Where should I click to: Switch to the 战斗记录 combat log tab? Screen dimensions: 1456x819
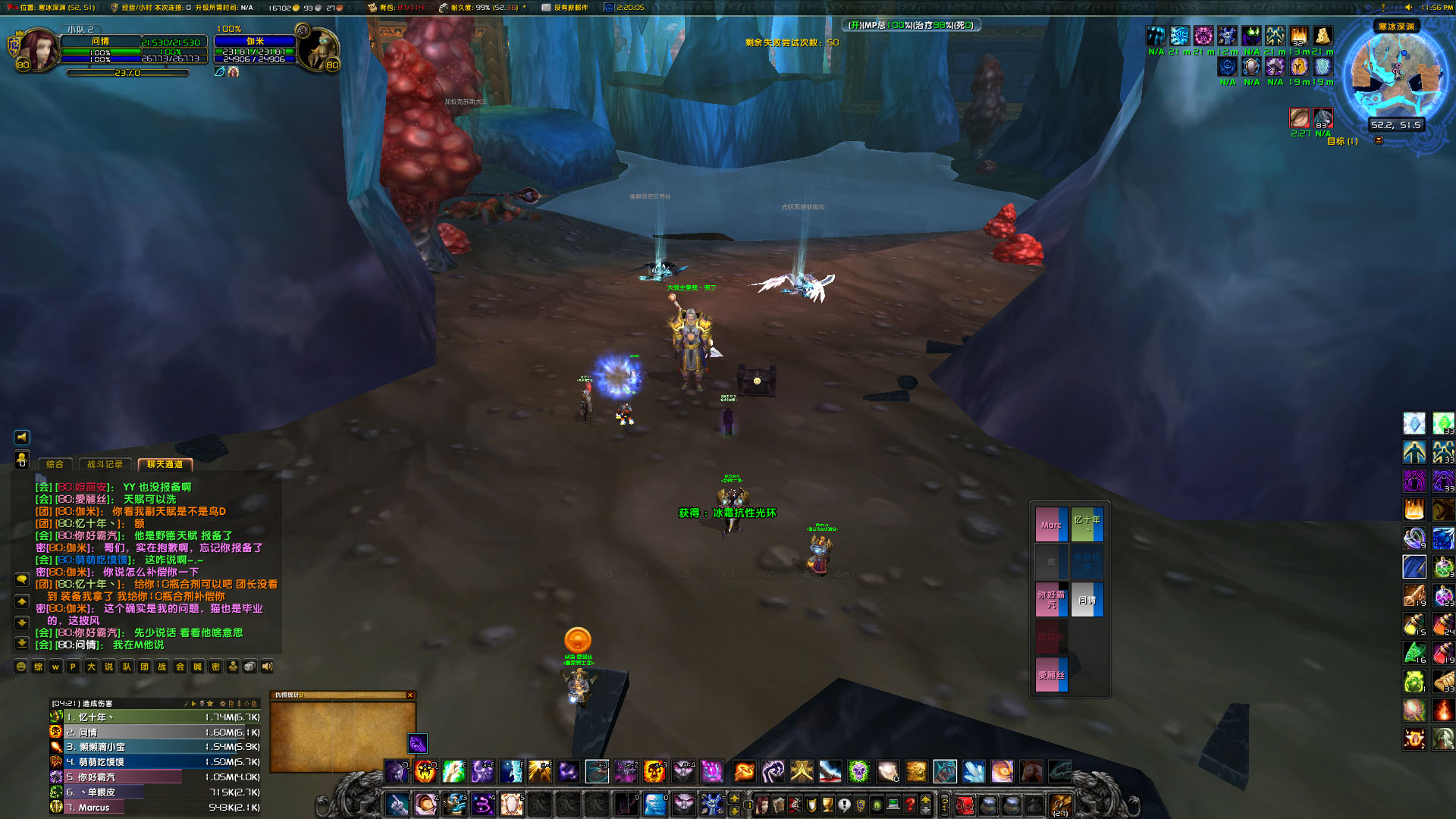(x=105, y=464)
